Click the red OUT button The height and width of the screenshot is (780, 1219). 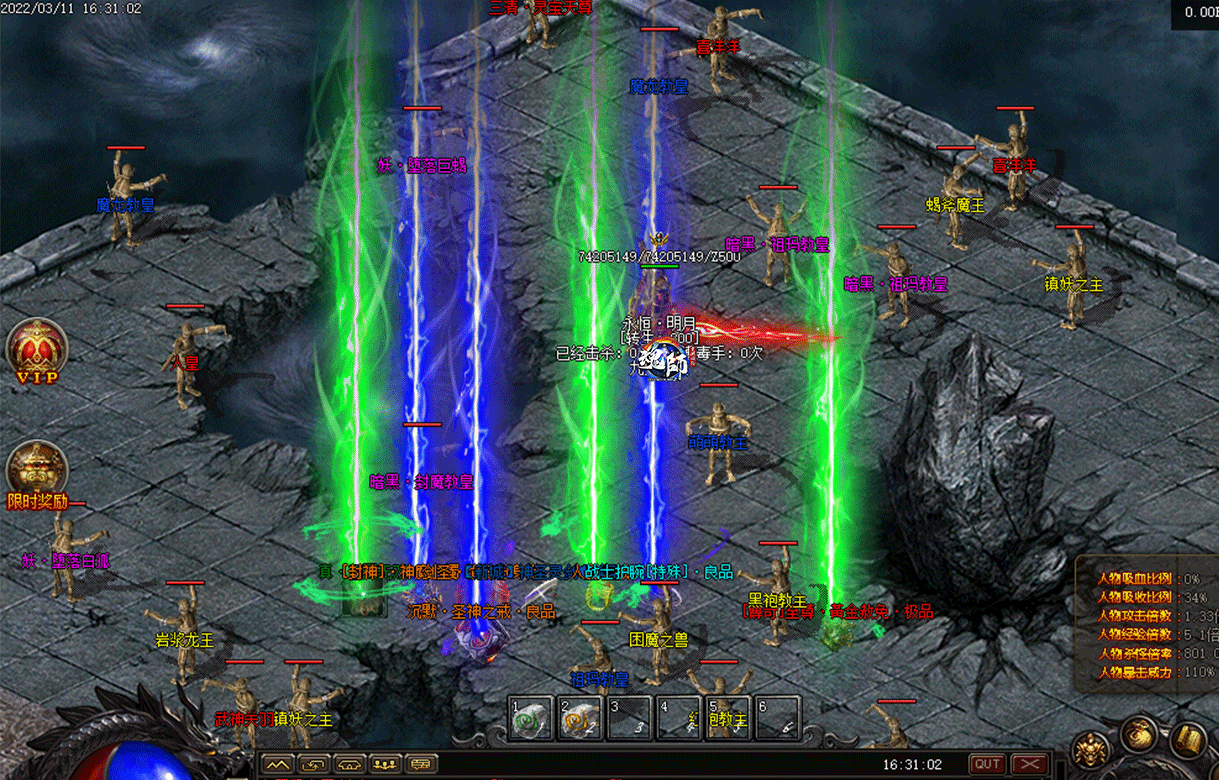pyautogui.click(x=988, y=764)
